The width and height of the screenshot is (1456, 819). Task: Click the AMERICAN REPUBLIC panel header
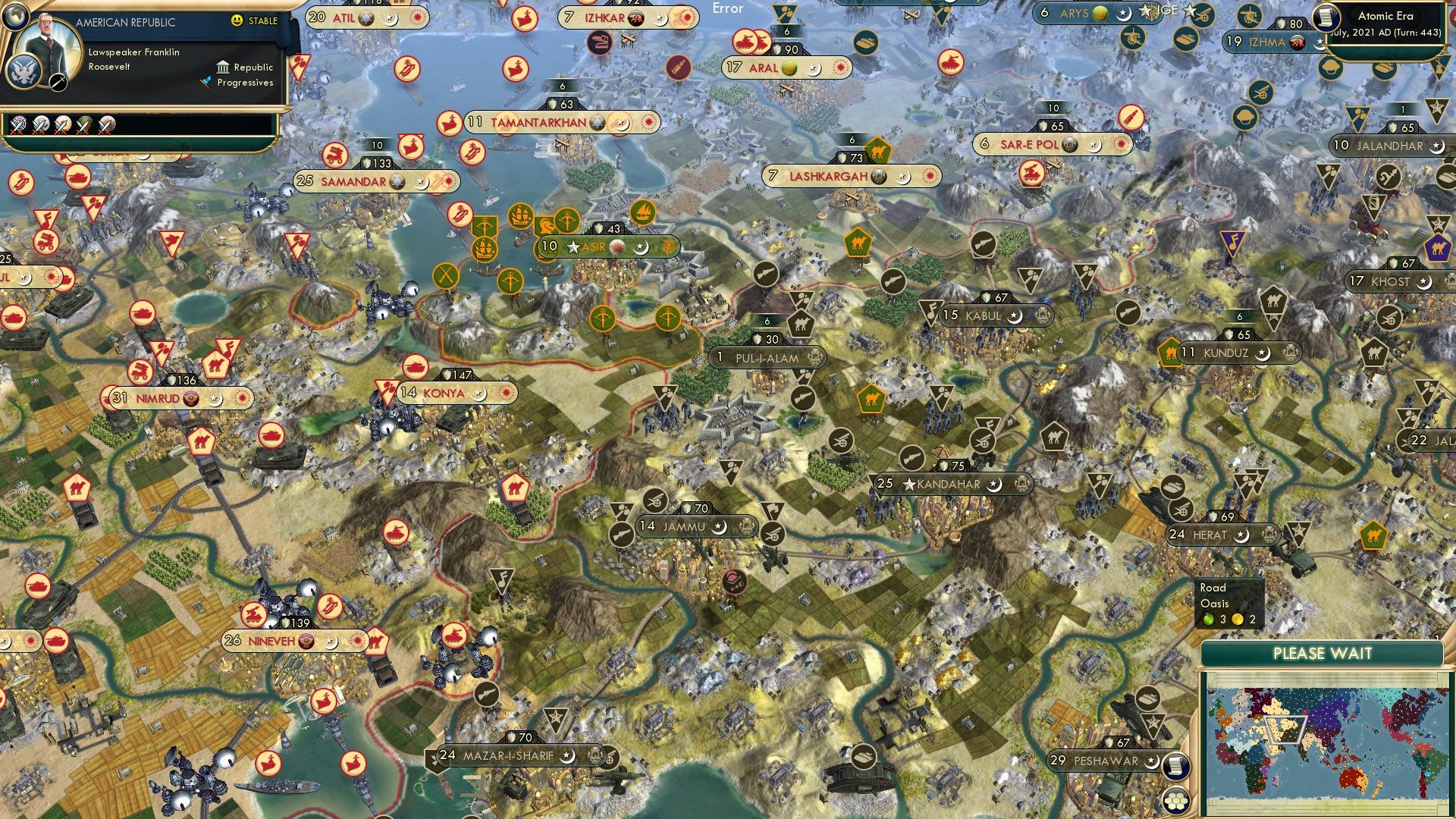pos(127,22)
